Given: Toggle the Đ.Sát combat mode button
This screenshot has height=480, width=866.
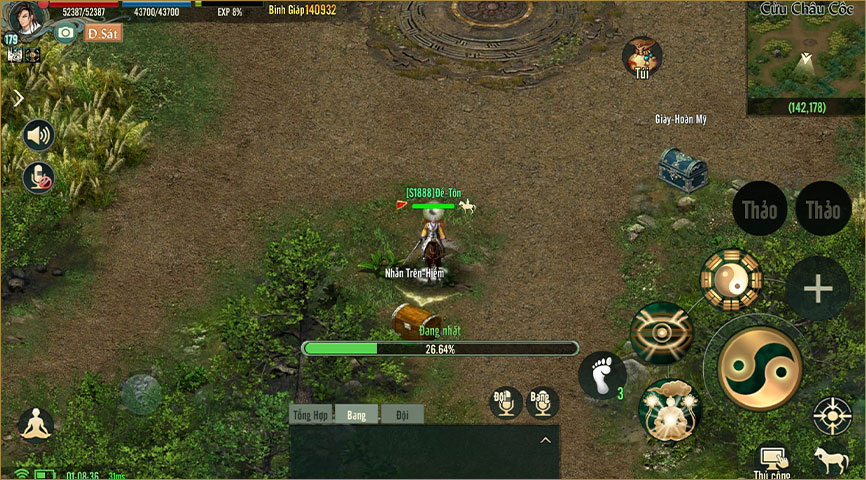Looking at the screenshot, I should tap(103, 33).
